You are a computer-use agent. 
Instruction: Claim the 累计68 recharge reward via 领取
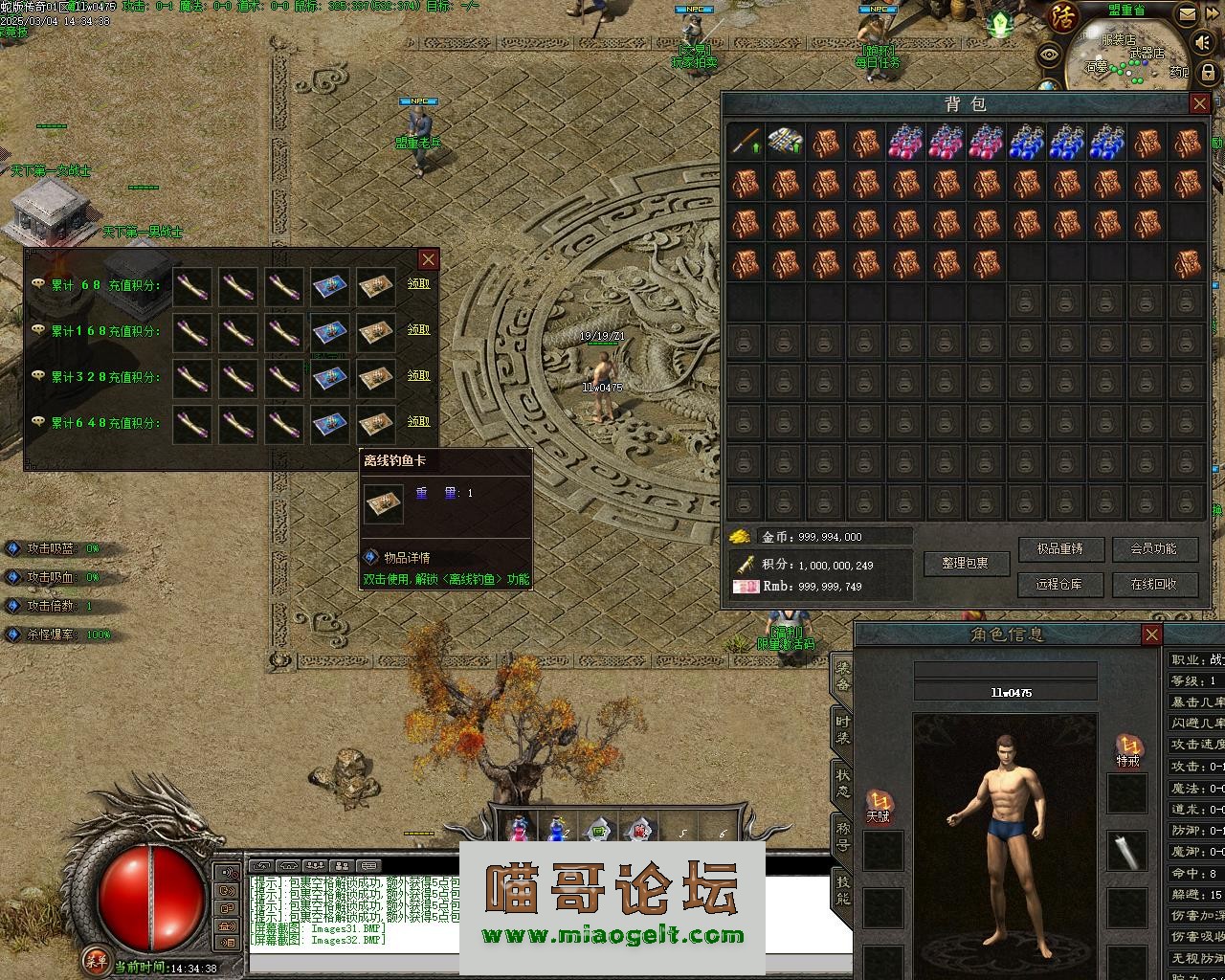pos(419,283)
